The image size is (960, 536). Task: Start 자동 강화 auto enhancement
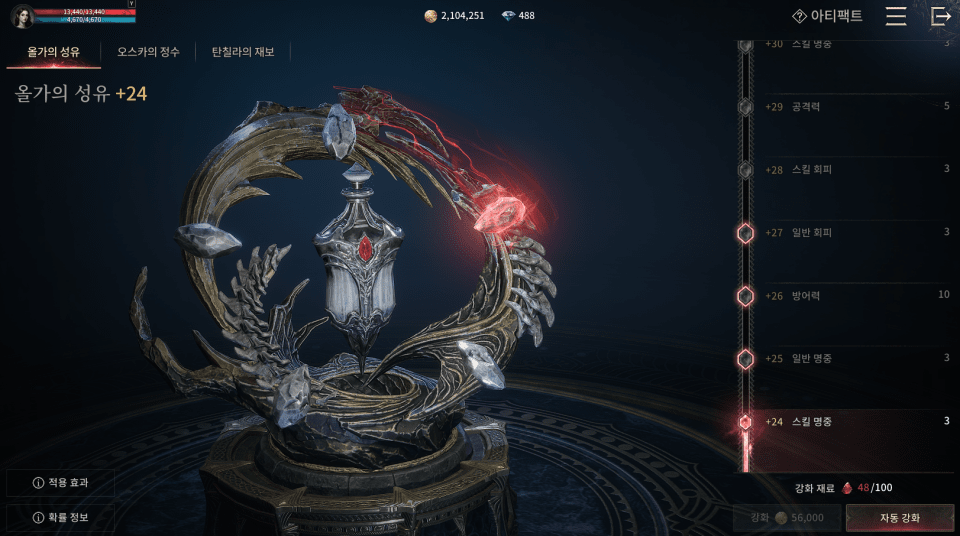click(x=899, y=518)
